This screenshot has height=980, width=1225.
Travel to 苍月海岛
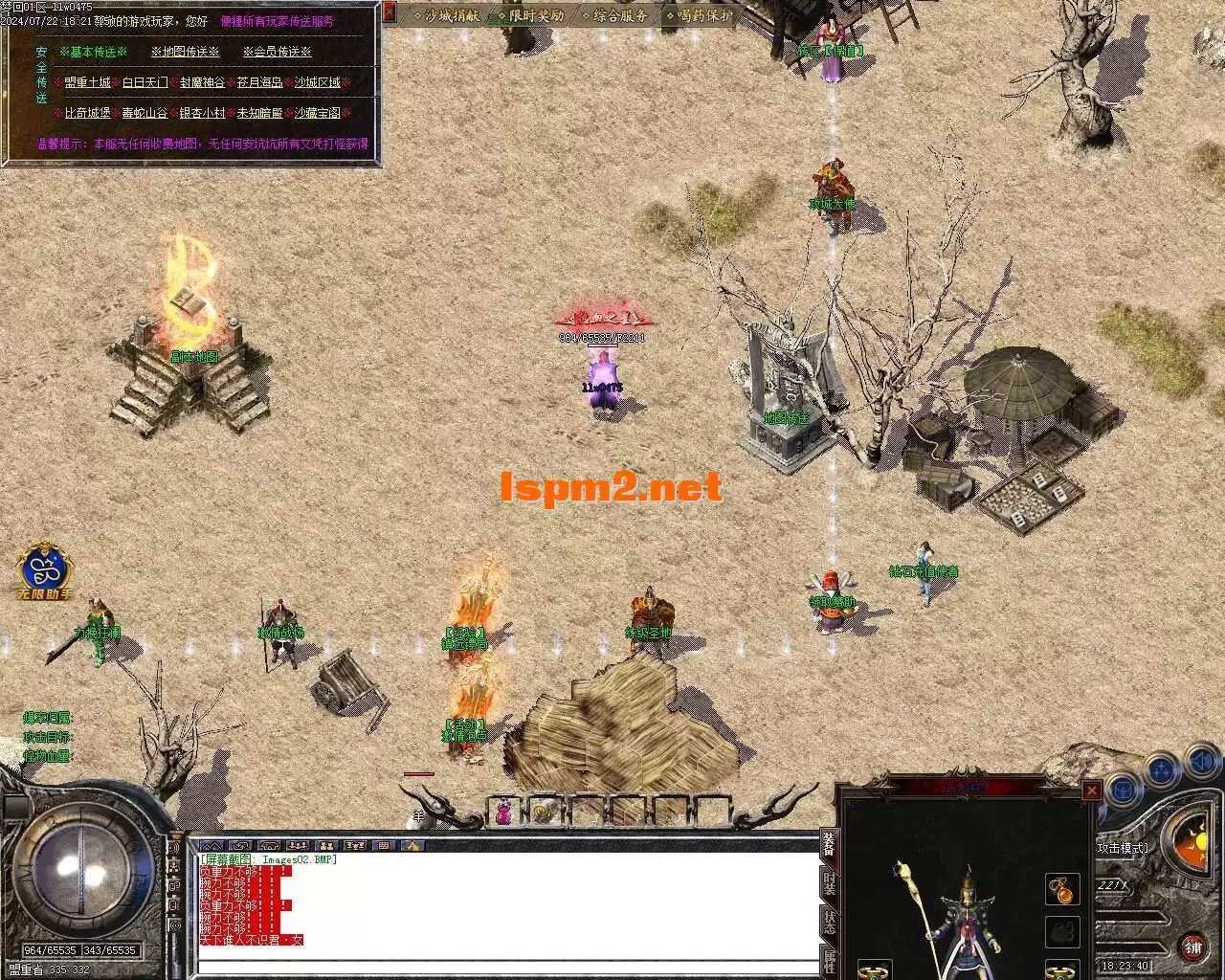[x=259, y=83]
